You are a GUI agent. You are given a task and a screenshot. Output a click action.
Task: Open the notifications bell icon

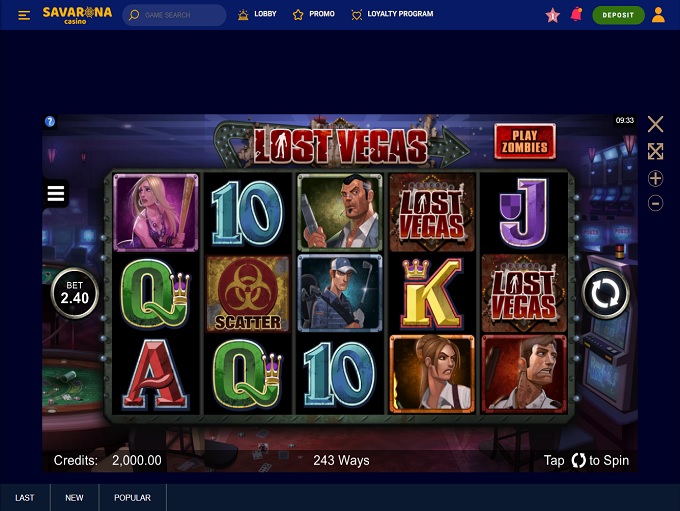pos(576,15)
